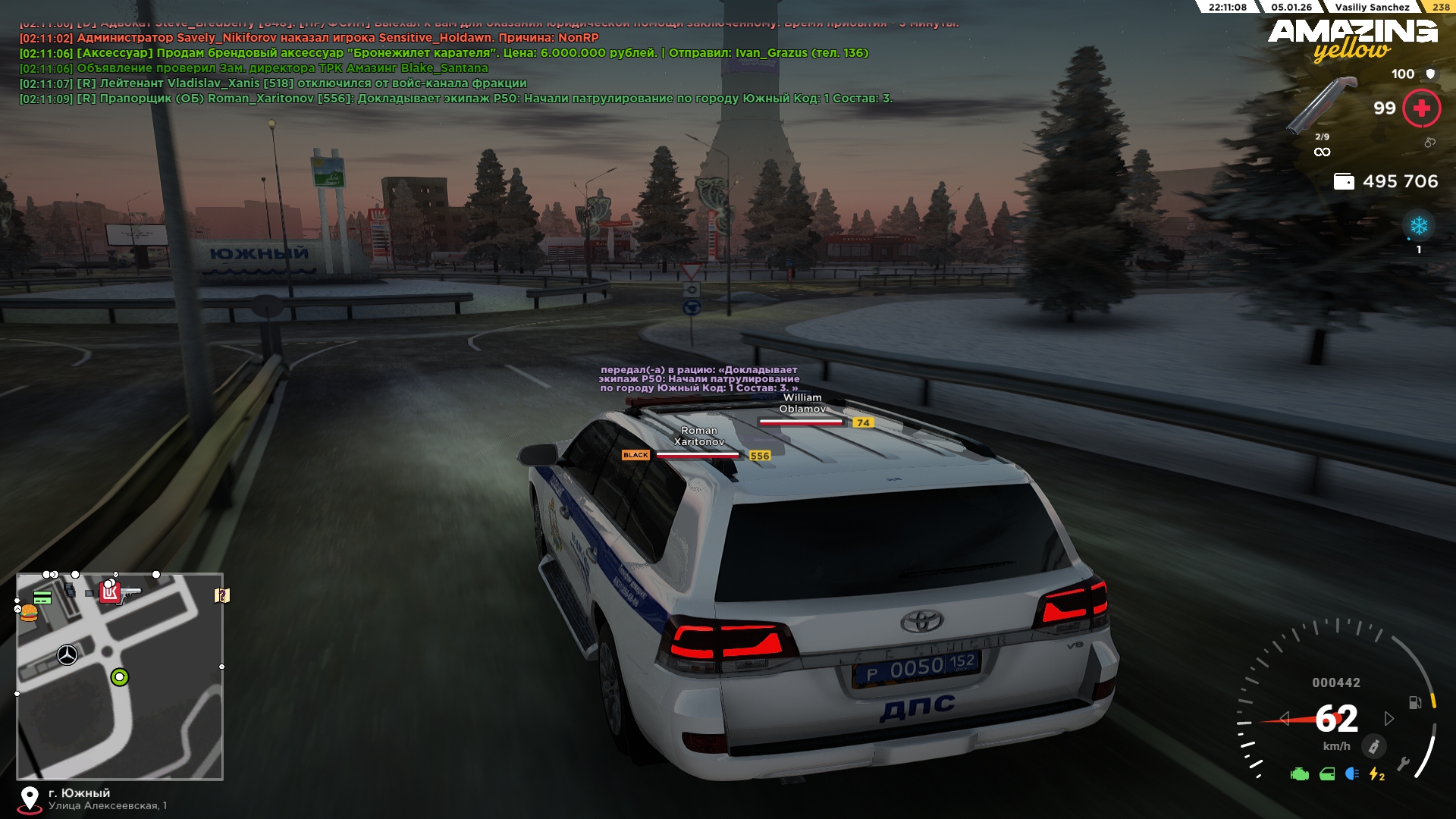The height and width of the screenshot is (819, 1456).
Task: Open the question-mark map icon on the minimap
Action: pyautogui.click(x=222, y=595)
